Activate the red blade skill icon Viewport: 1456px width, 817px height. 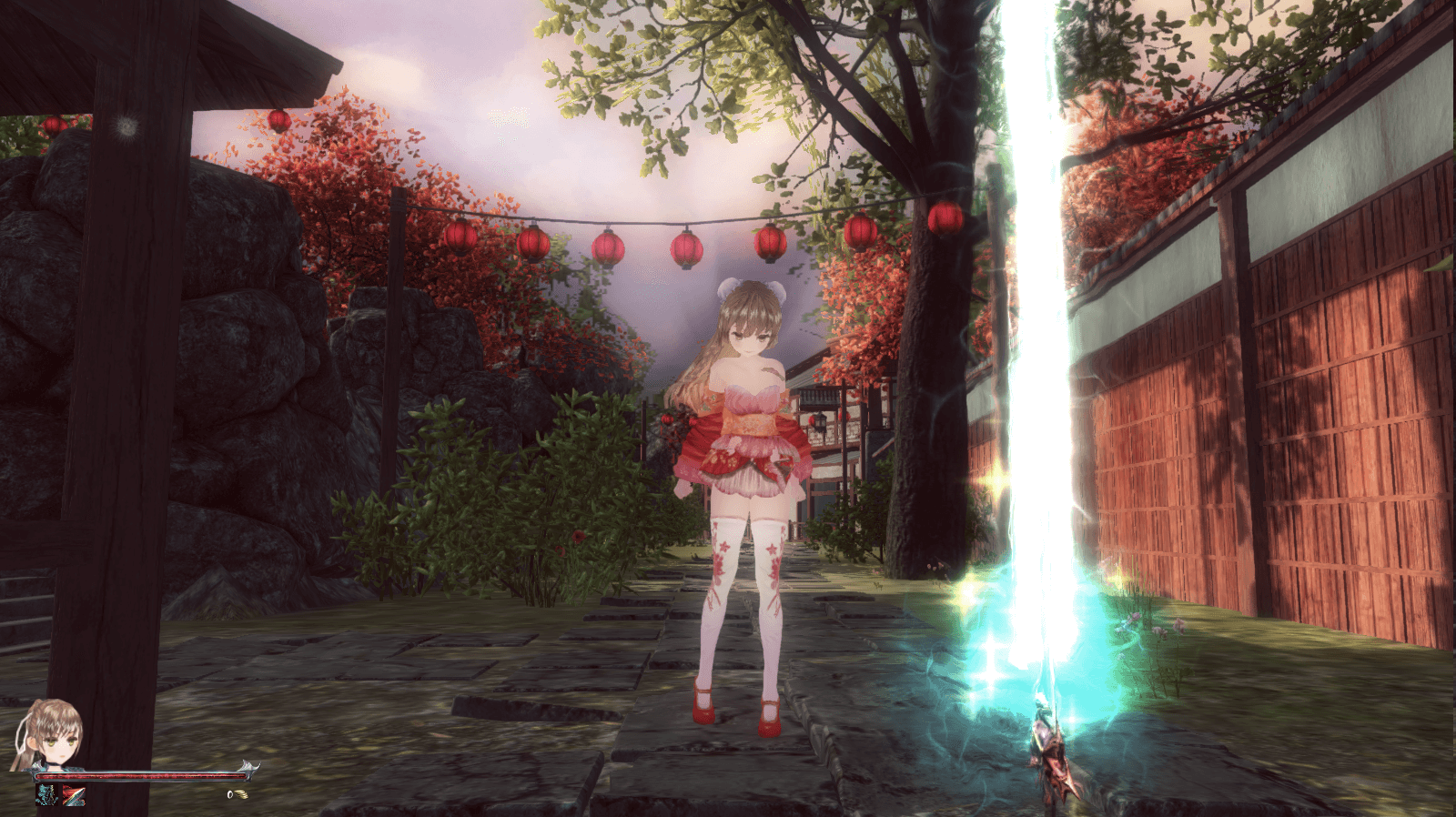(x=74, y=796)
